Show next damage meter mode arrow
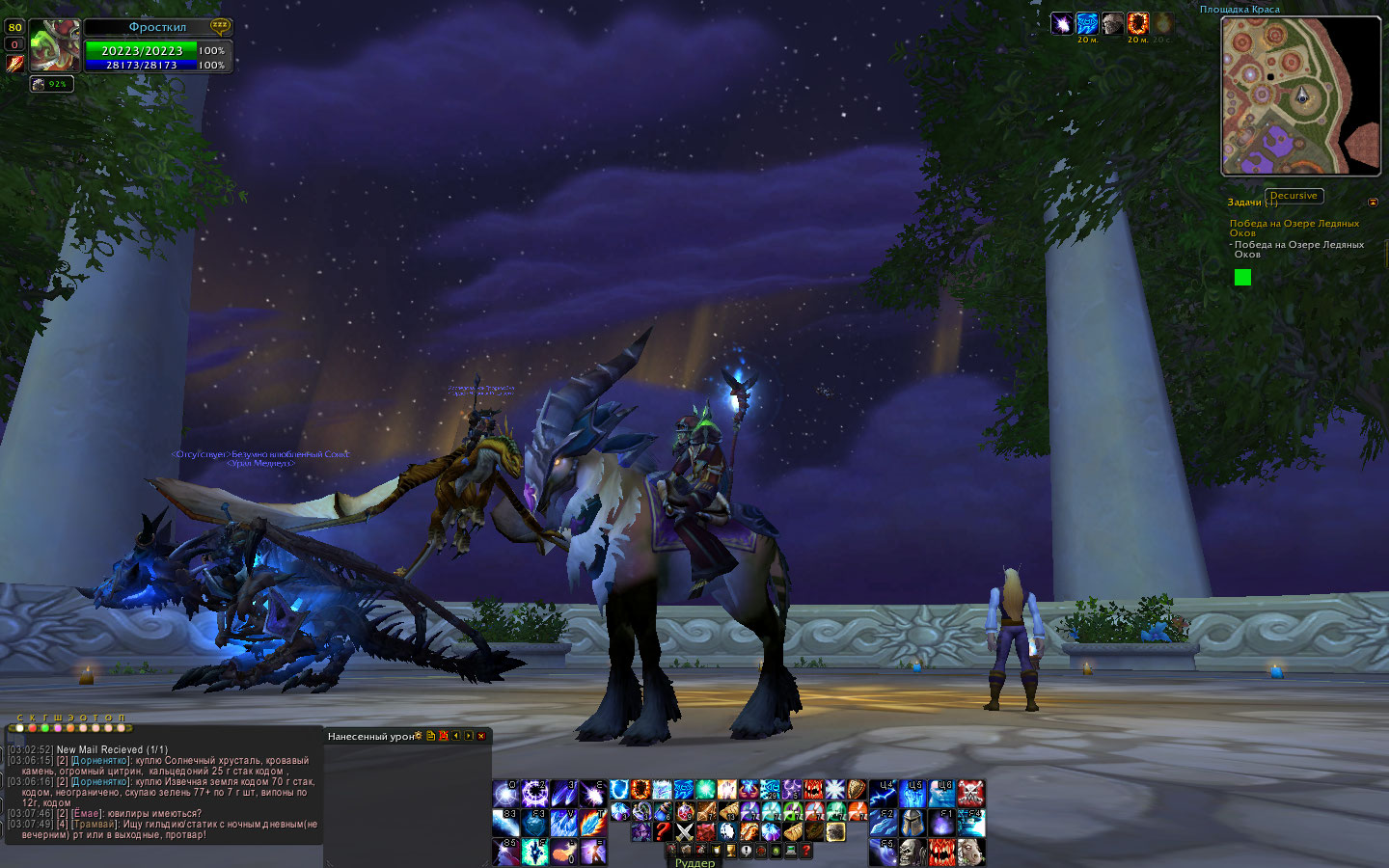This screenshot has width=1389, height=868. coord(469,736)
